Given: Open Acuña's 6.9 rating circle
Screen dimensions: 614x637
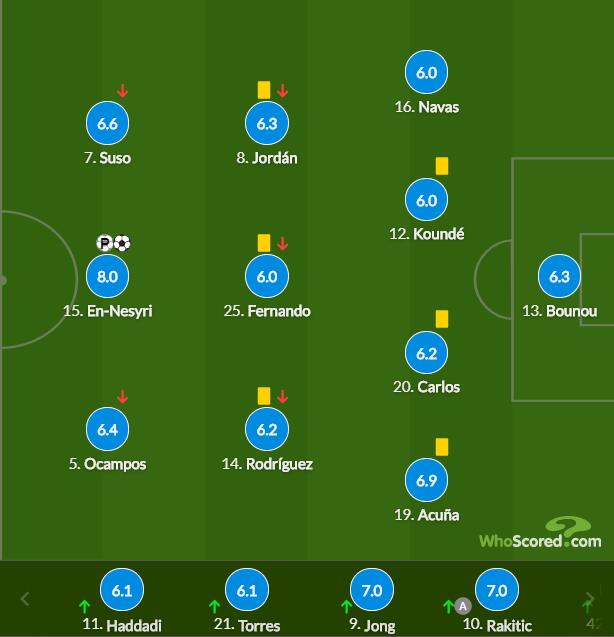Looking at the screenshot, I should tap(426, 481).
